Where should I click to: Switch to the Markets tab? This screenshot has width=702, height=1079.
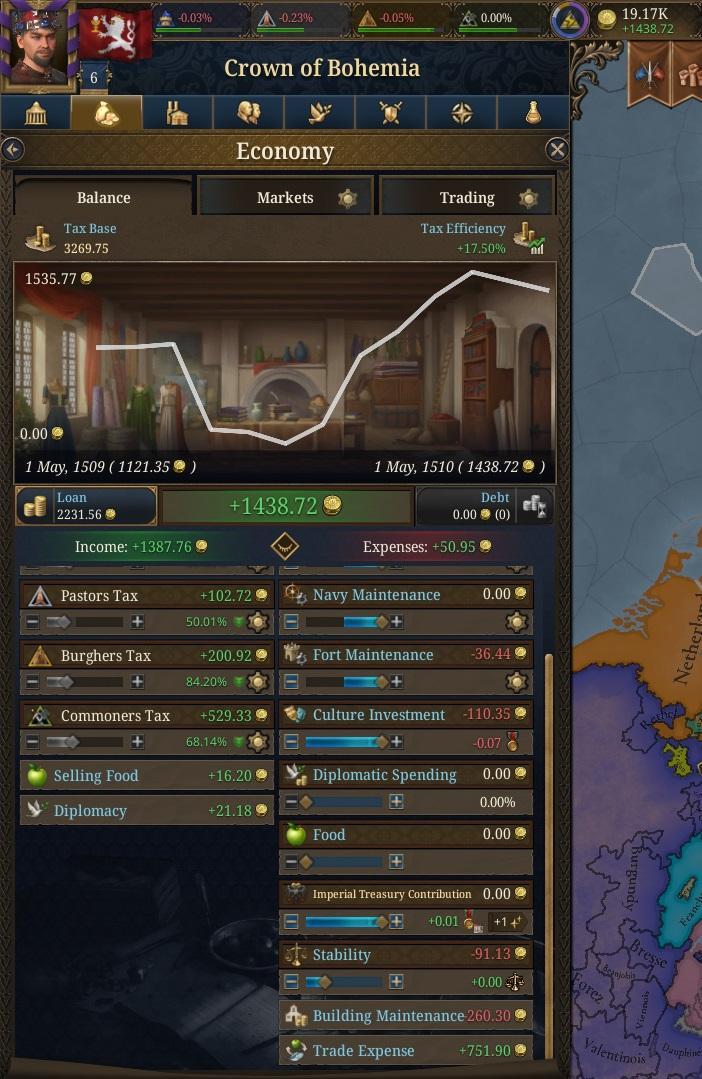click(x=286, y=197)
